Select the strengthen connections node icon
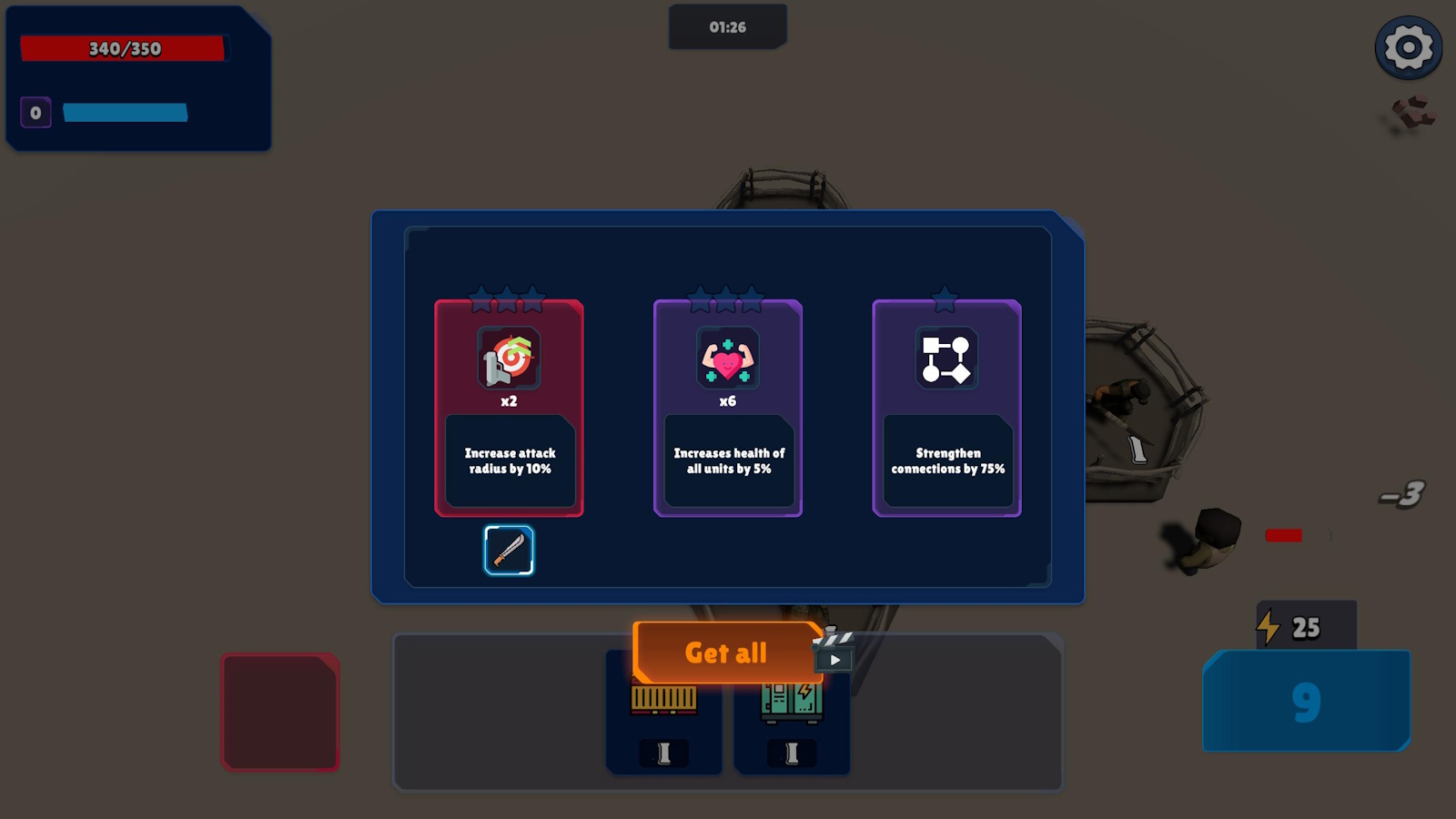The width and height of the screenshot is (1456, 819). pyautogui.click(x=946, y=359)
